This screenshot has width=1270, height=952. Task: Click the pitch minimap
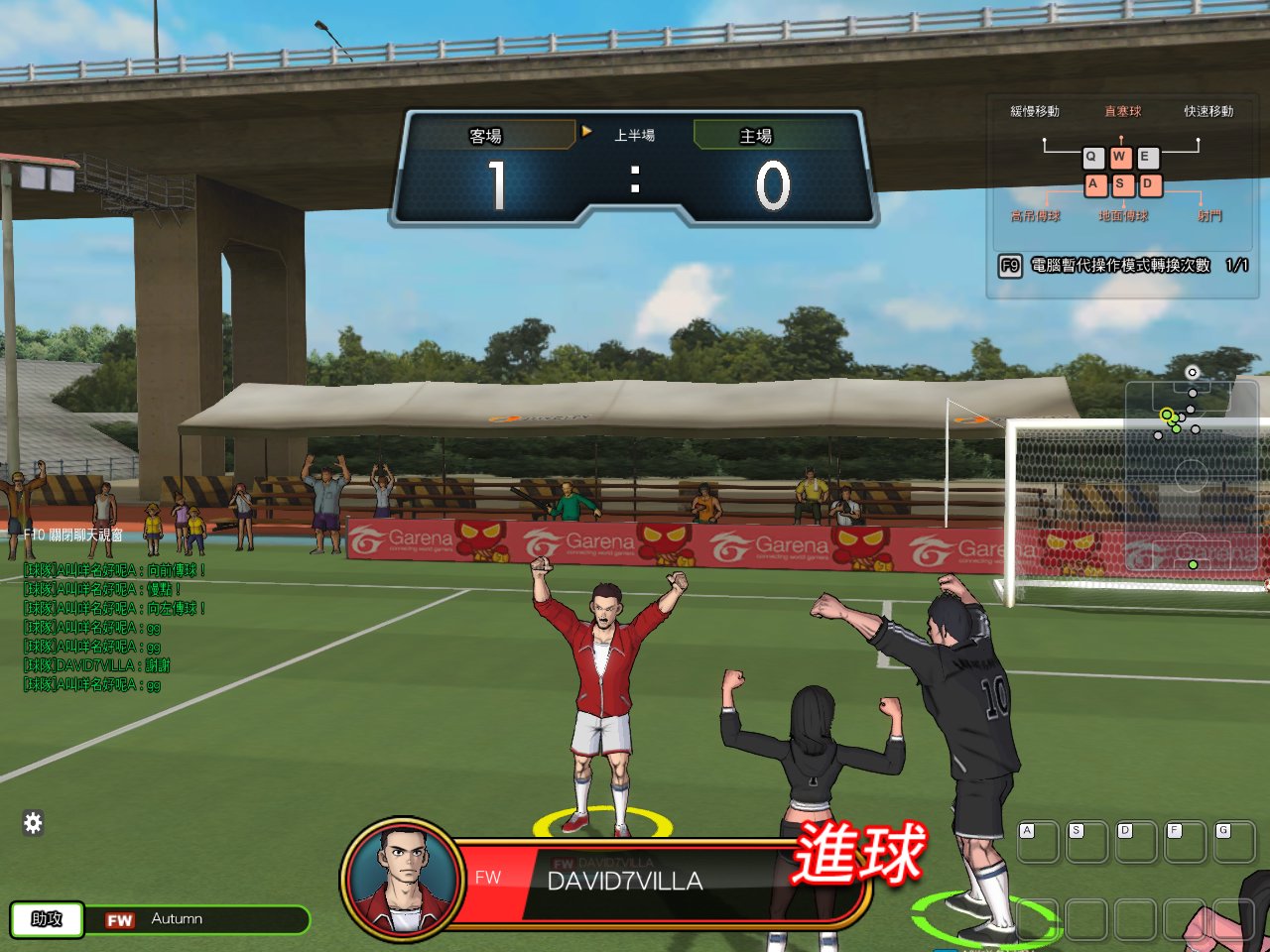point(1191,476)
